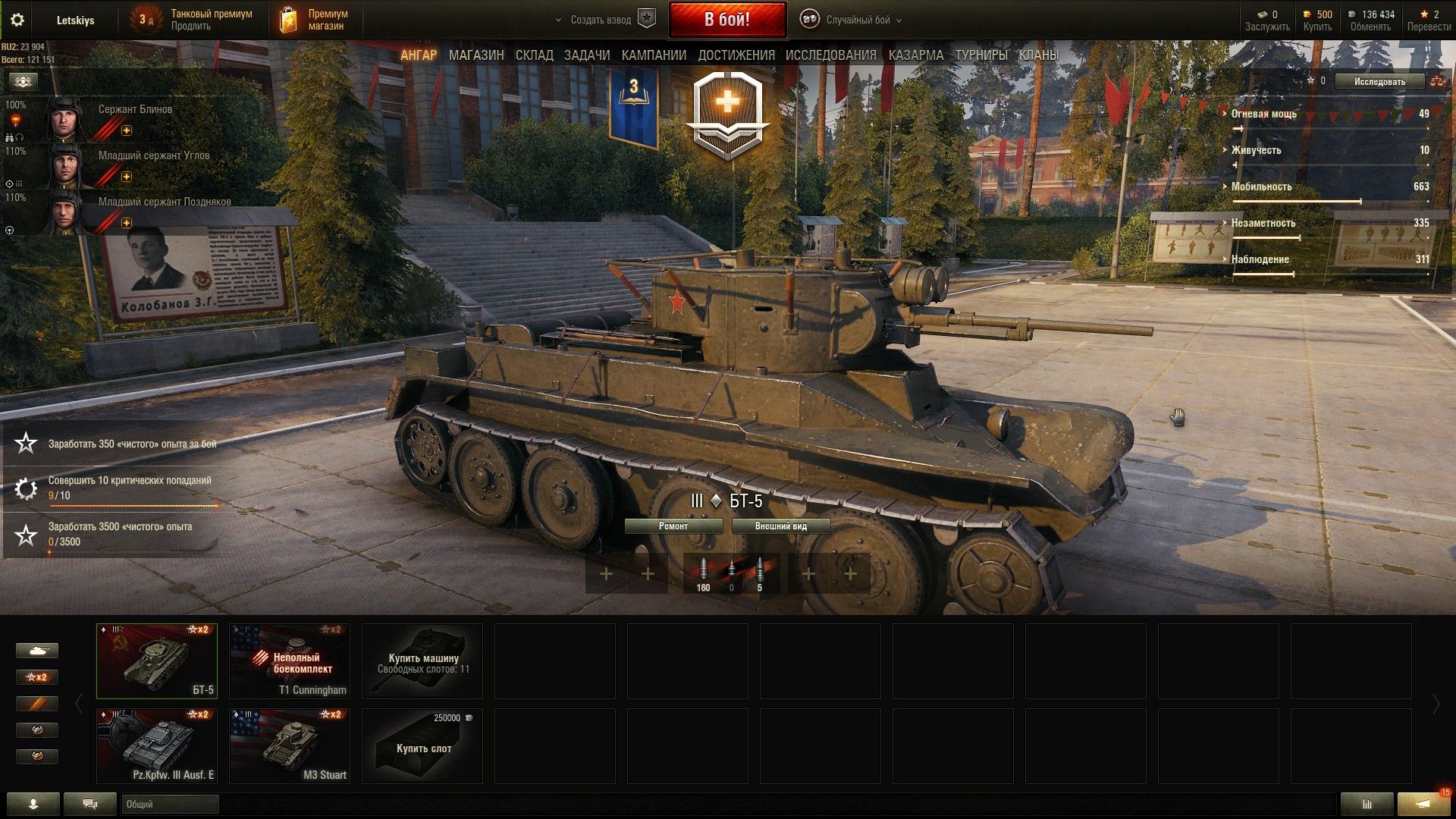Start battle with the red В бой! button

726,20
